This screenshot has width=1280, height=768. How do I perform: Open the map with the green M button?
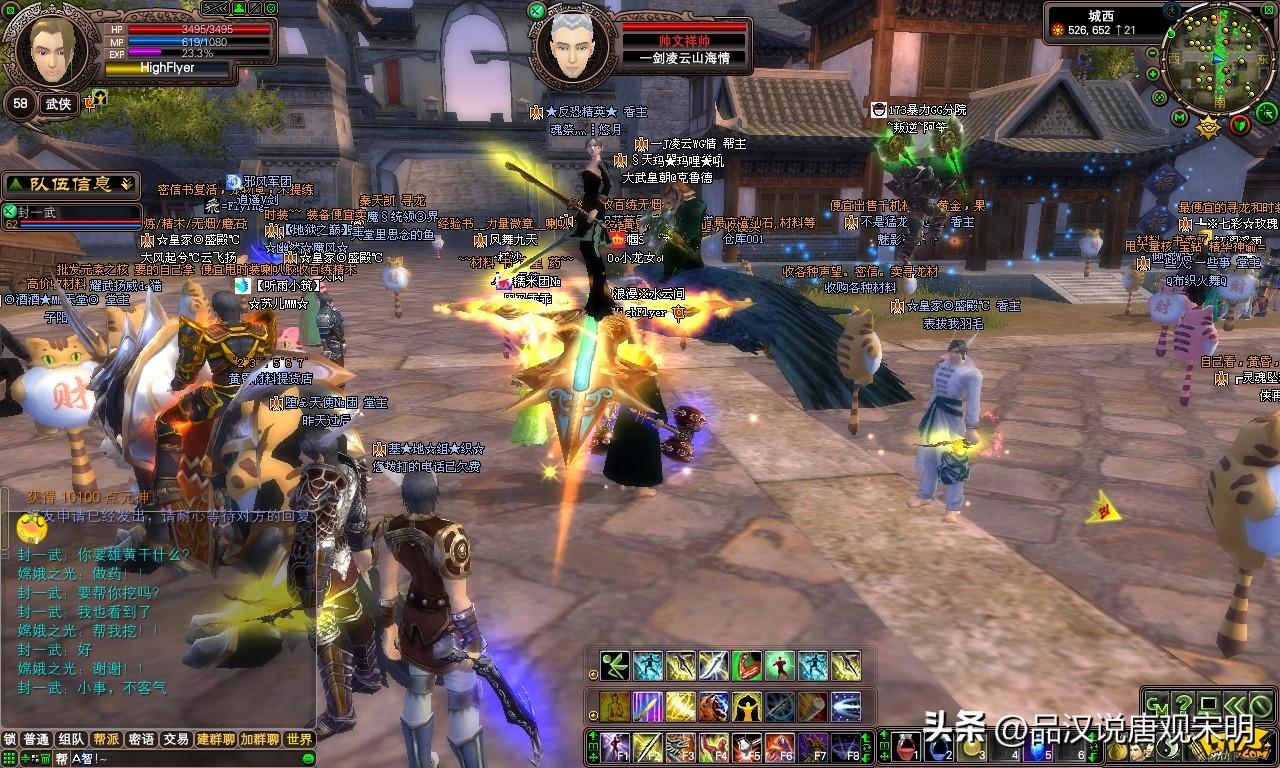pyautogui.click(x=1180, y=118)
